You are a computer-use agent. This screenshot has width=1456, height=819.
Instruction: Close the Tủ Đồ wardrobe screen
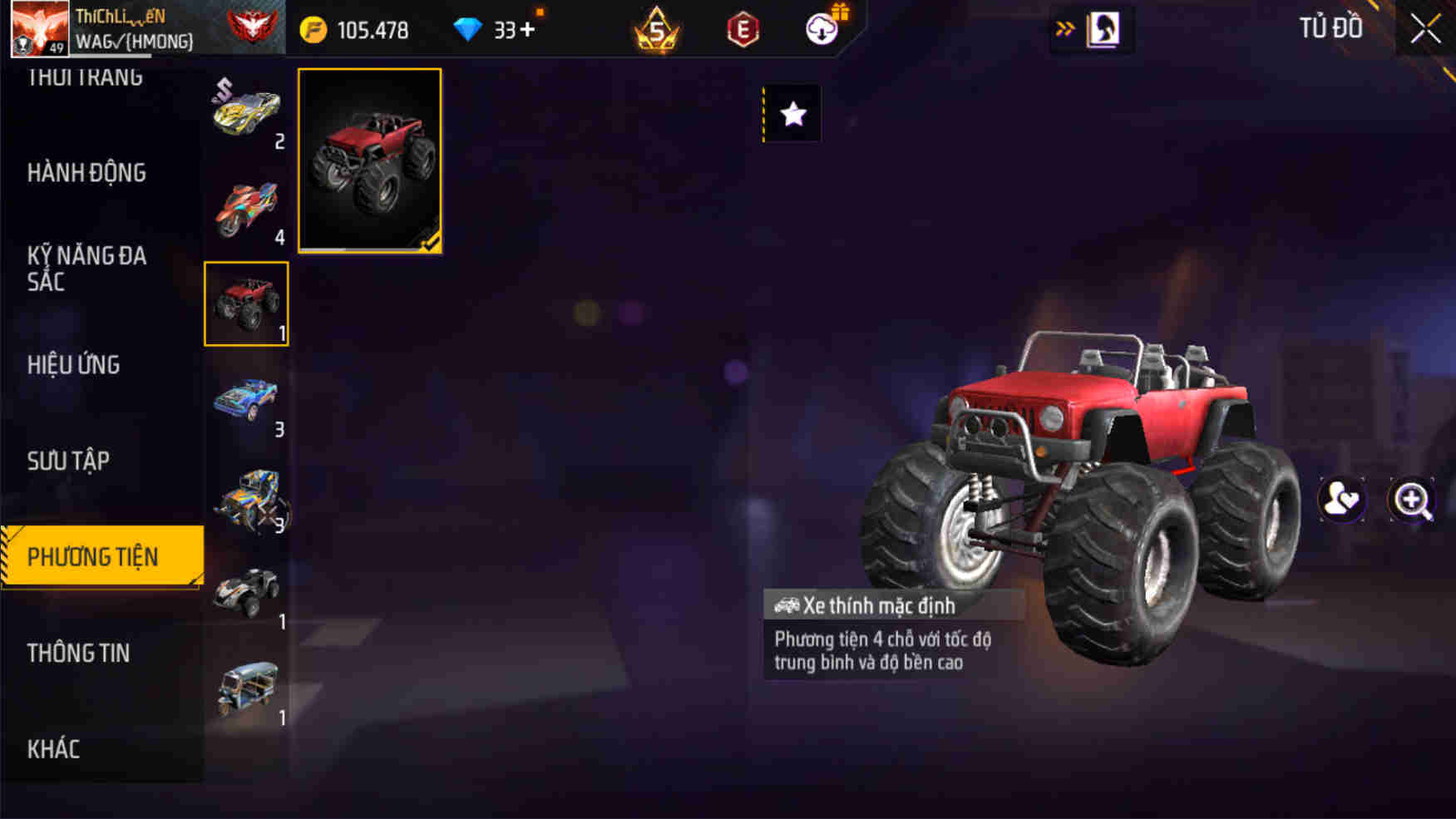point(1425,28)
